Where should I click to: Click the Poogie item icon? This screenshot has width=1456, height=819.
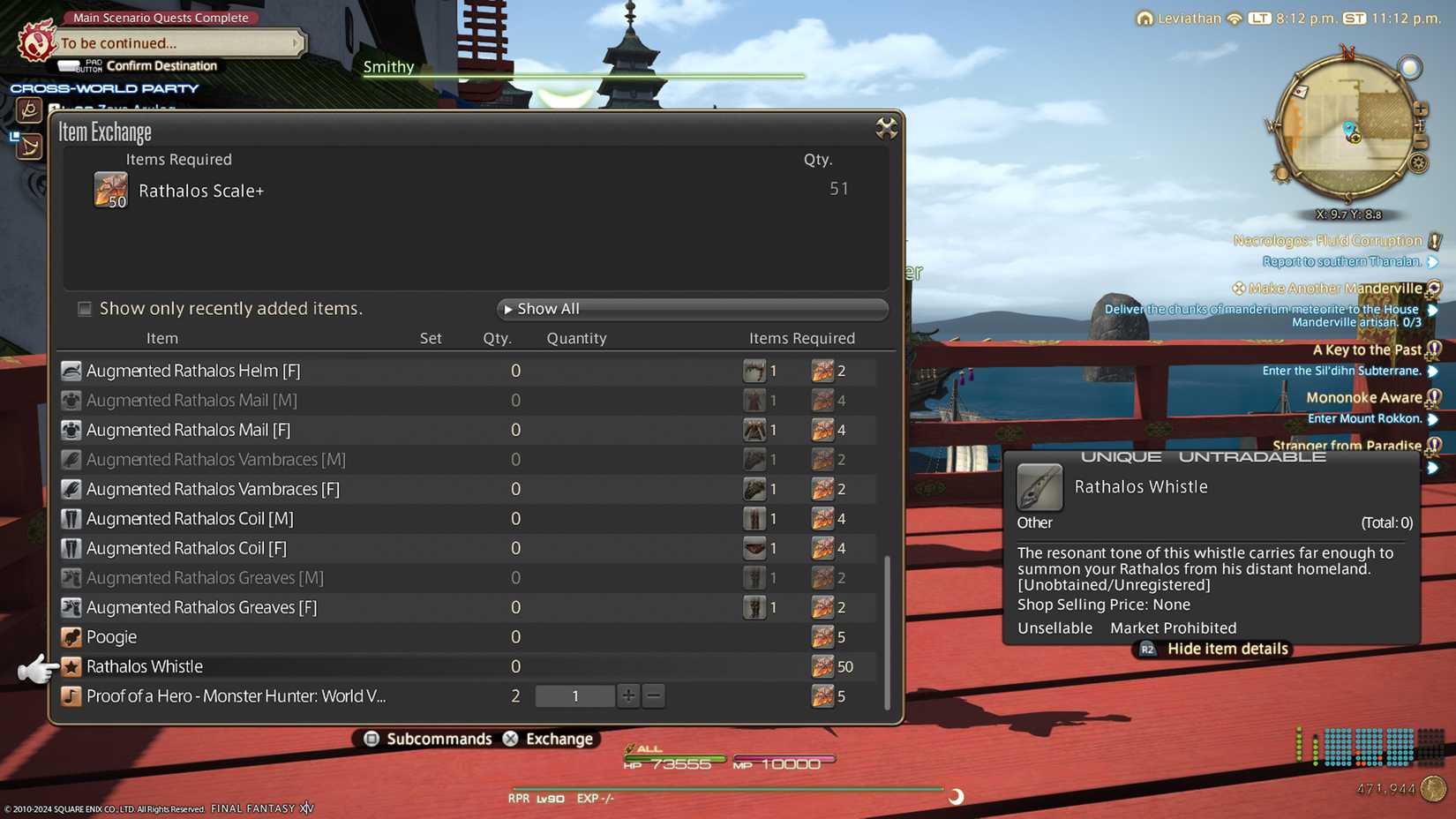[71, 636]
